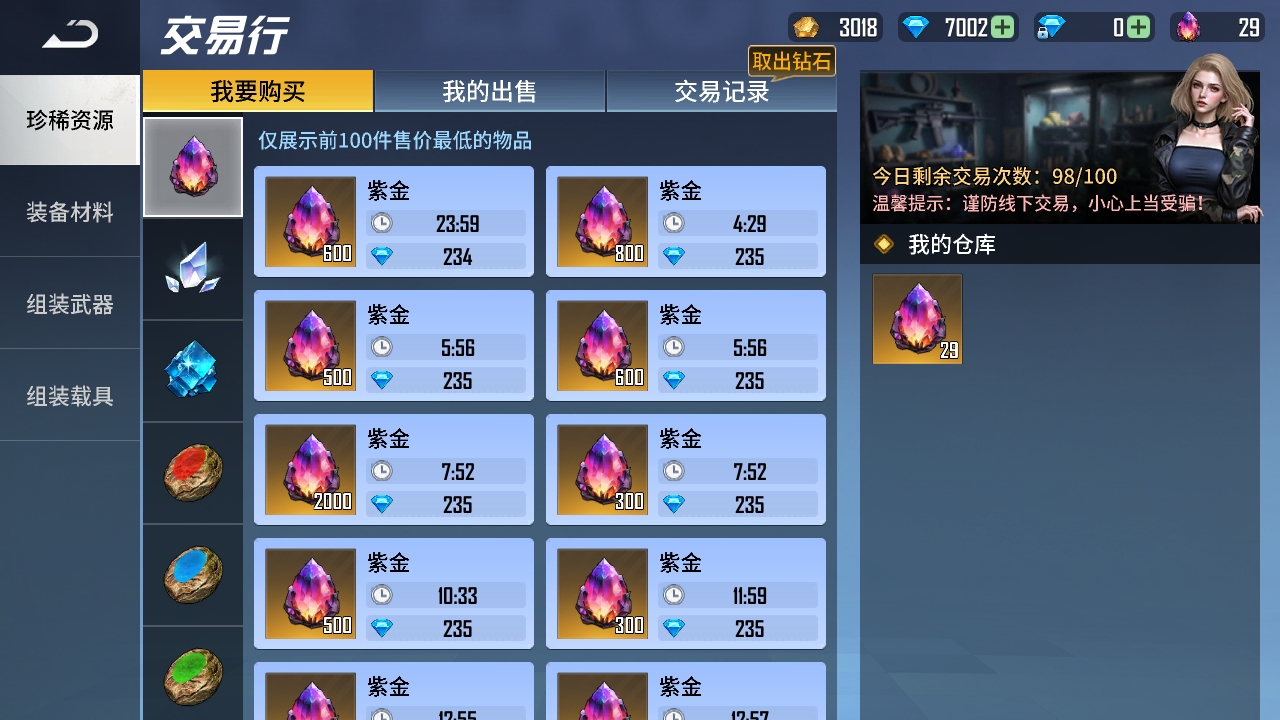Switch to the 我的出售 tab
The image size is (1280, 720).
click(488, 91)
